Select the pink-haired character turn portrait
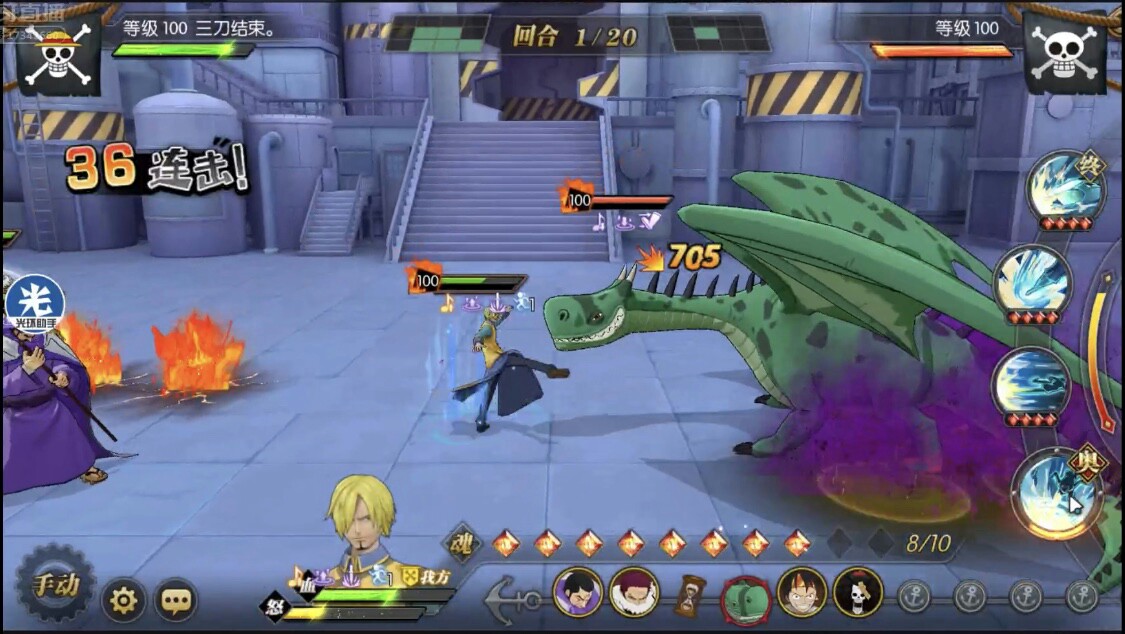Viewport: 1125px width, 634px height. [x=634, y=592]
